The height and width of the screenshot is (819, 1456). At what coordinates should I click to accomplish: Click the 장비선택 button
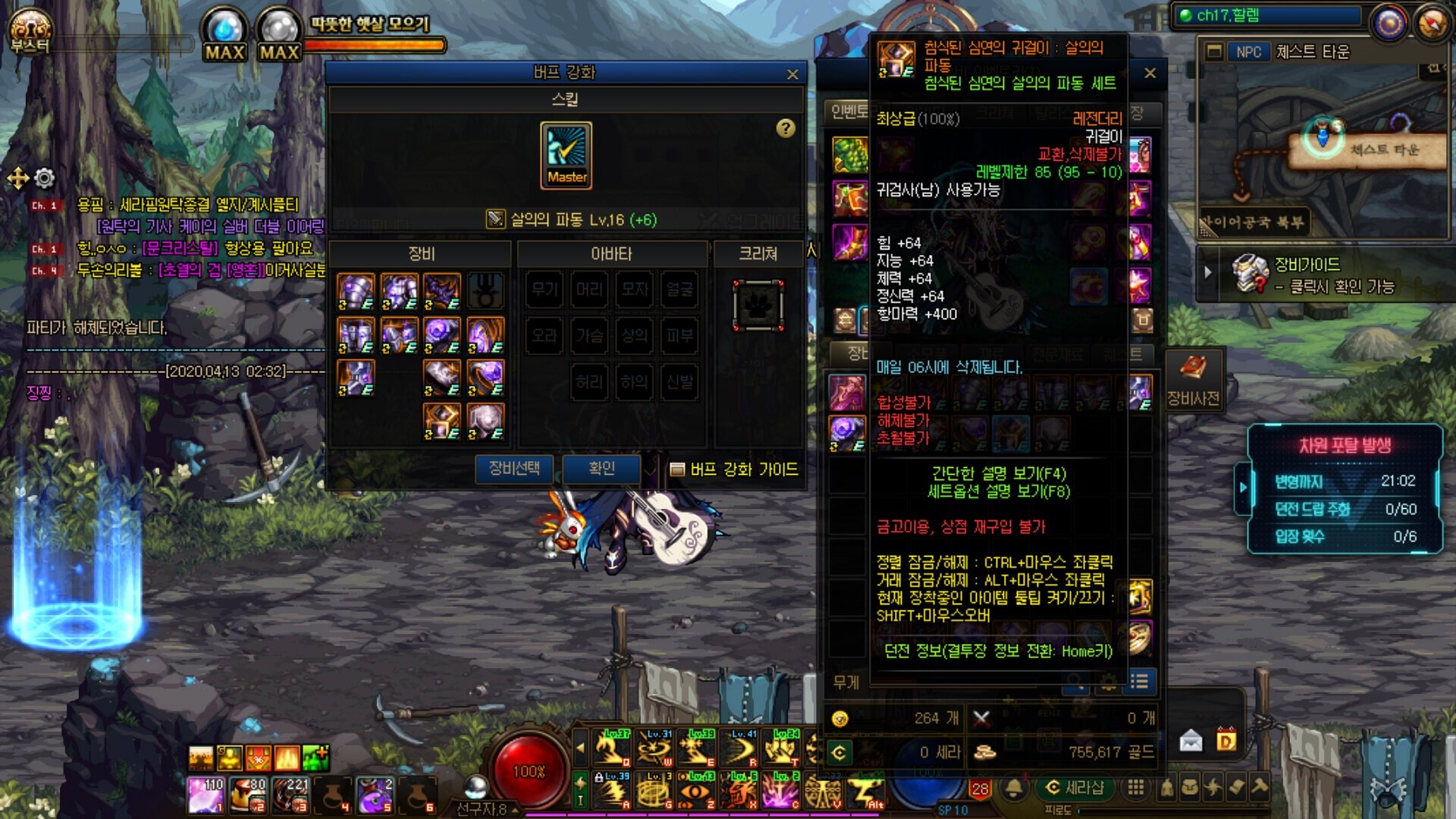pos(514,469)
